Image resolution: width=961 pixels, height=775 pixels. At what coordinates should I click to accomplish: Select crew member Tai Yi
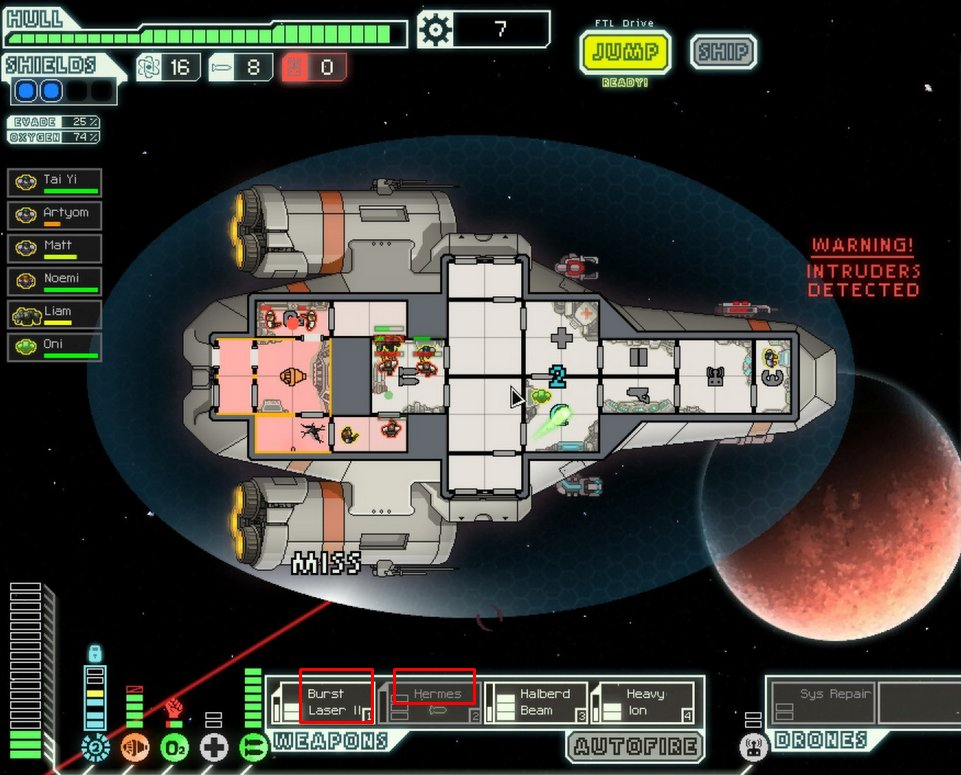click(55, 183)
